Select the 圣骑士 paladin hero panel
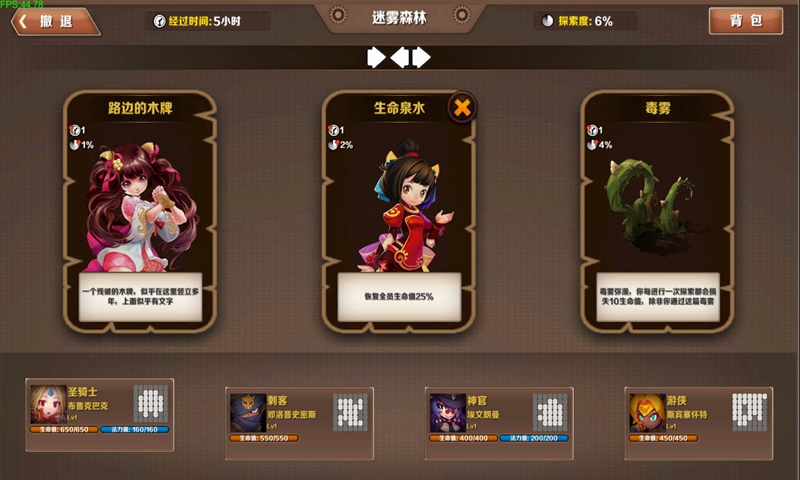The width and height of the screenshot is (800, 480). tap(99, 408)
